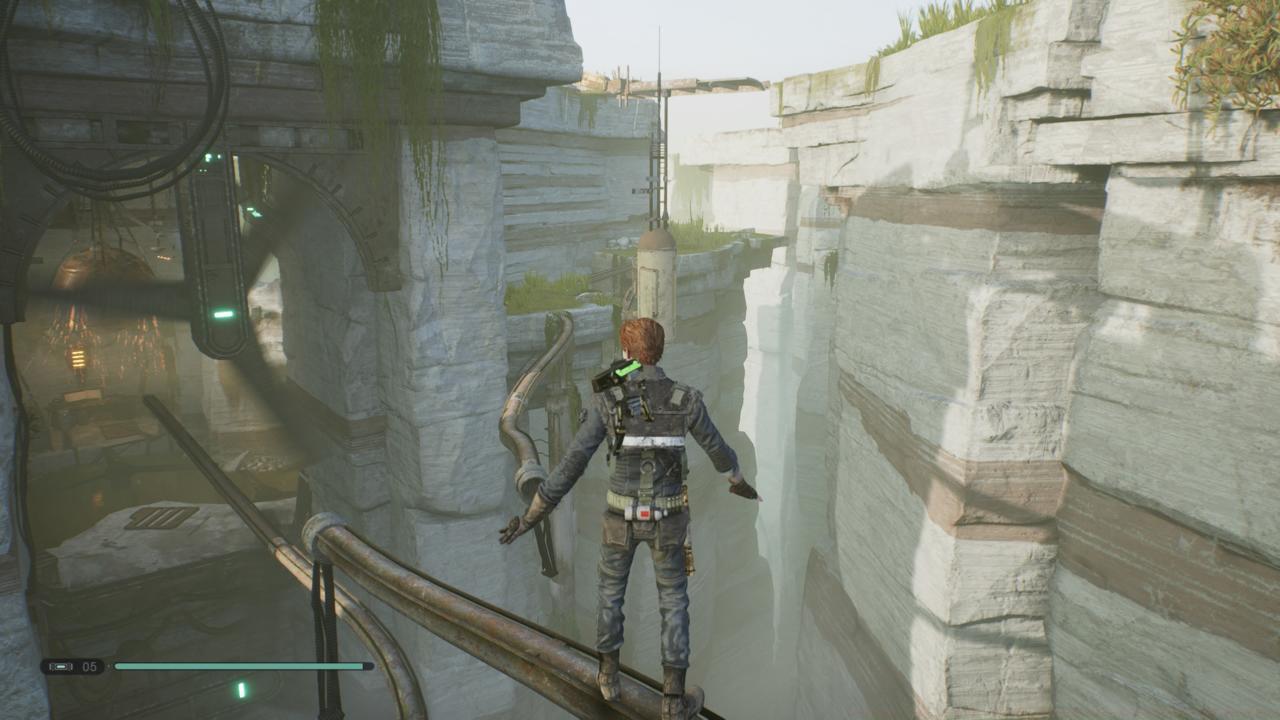This screenshot has width=1280, height=720.
Task: Click the small green indicator light below the health bar
Action: 243,690
